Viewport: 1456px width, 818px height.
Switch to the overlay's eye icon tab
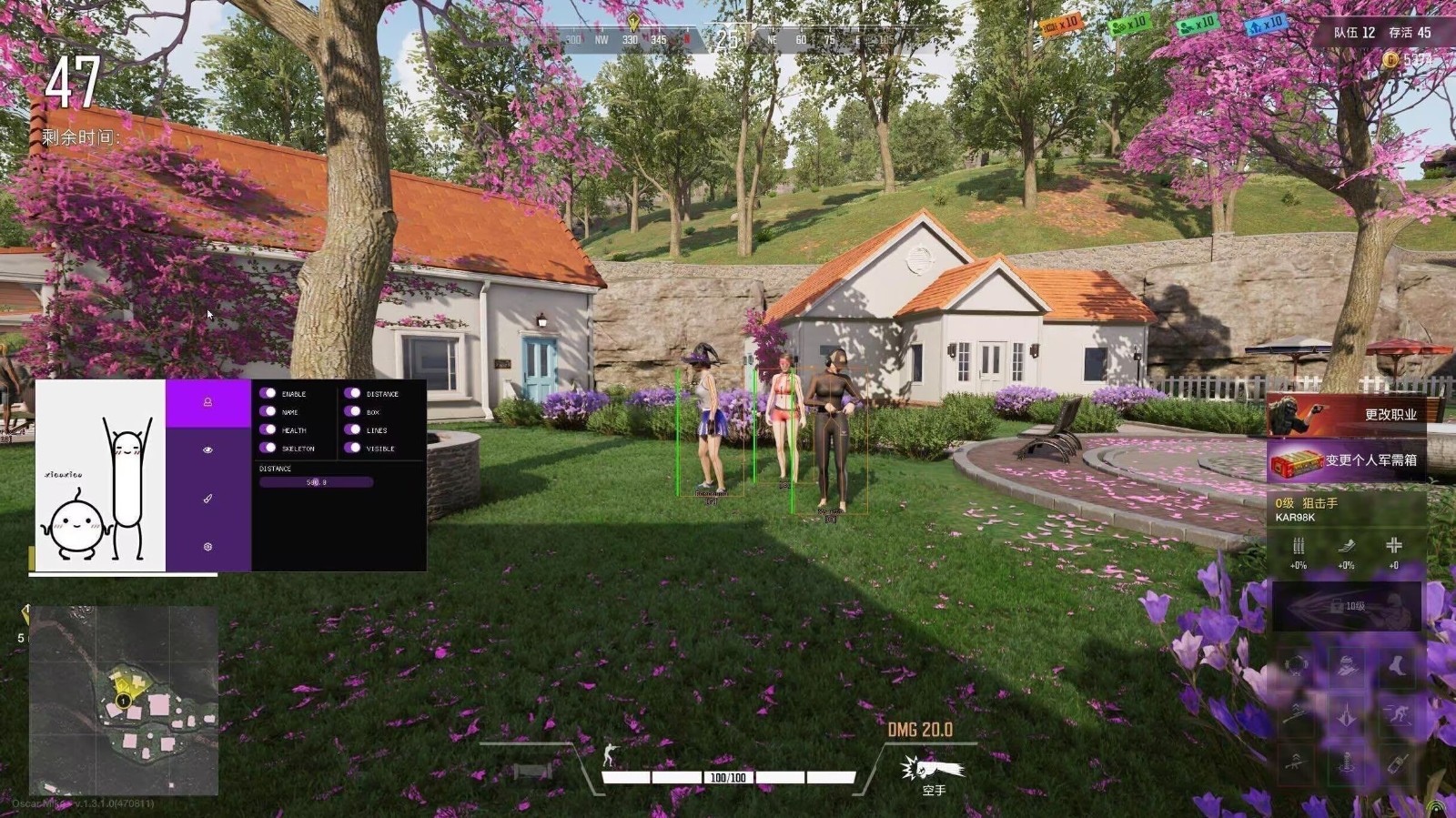click(x=207, y=450)
